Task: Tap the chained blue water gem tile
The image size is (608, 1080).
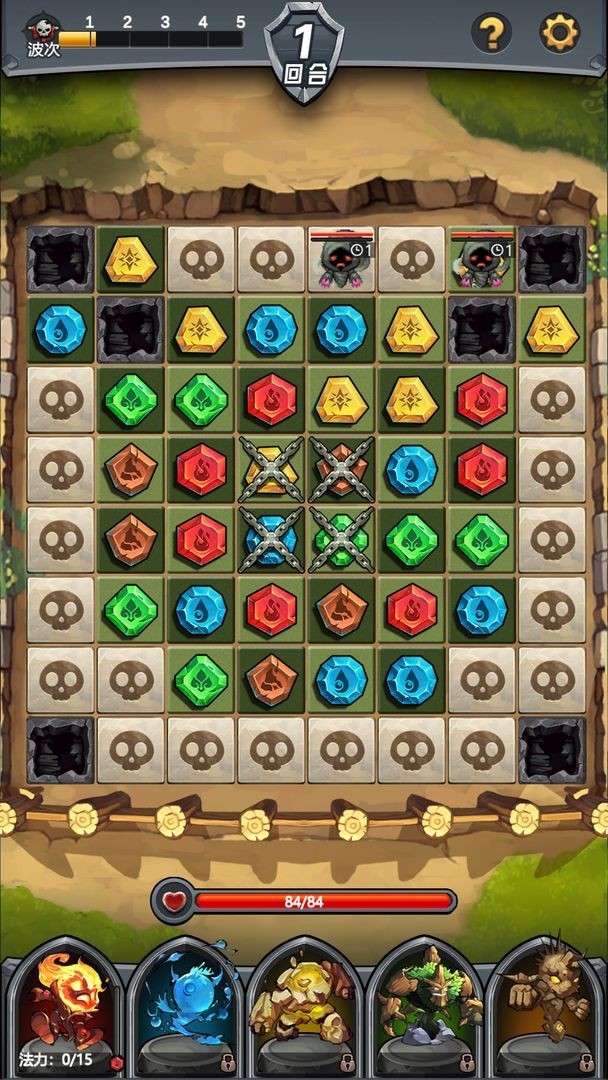Action: coord(270,539)
